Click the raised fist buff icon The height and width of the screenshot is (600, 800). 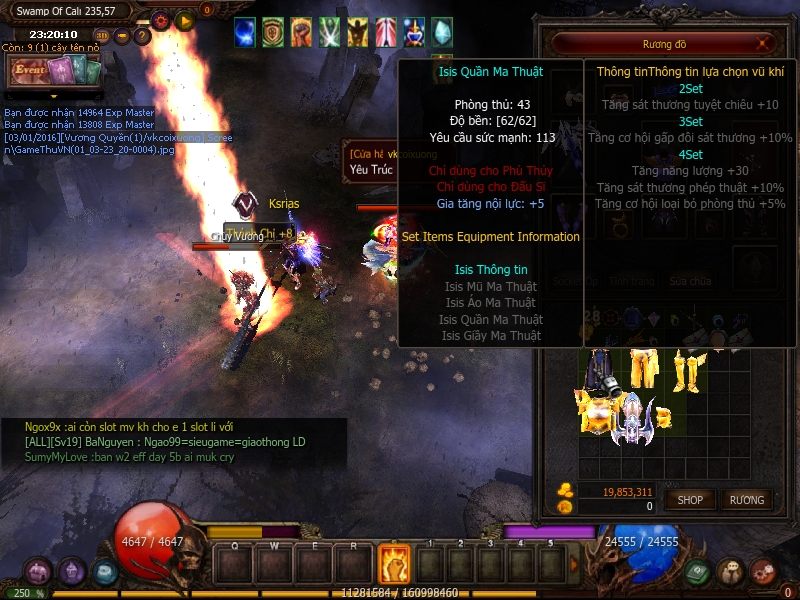(x=301, y=32)
